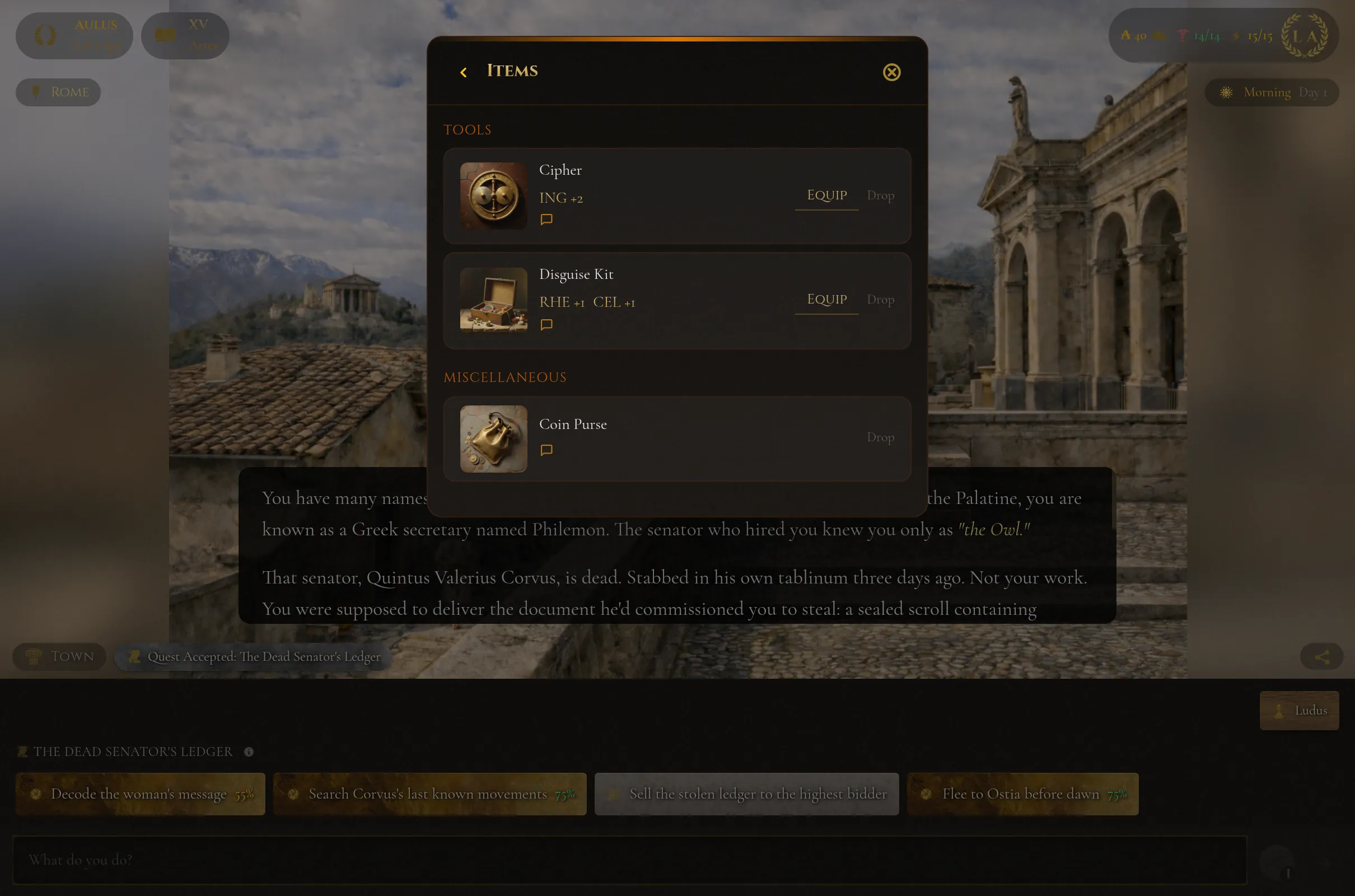Focus the What do you do input
The image size is (1355, 896).
pyautogui.click(x=628, y=860)
